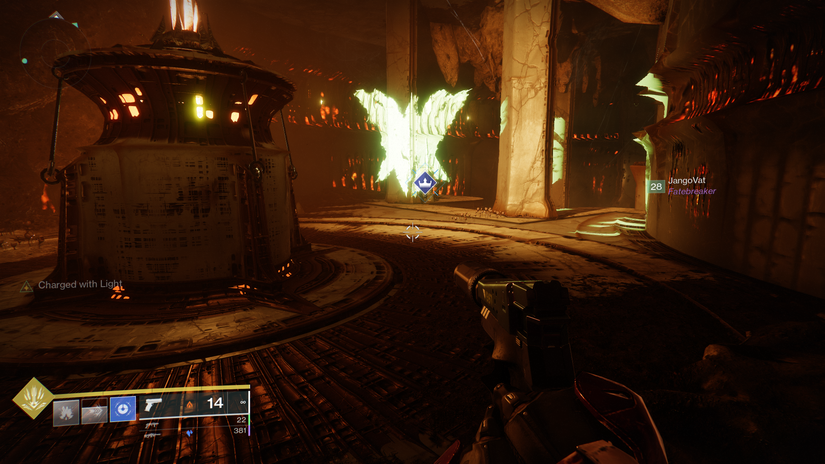This screenshot has width=825, height=464.
Task: Click the circular radar in the corner
Action: click(52, 45)
